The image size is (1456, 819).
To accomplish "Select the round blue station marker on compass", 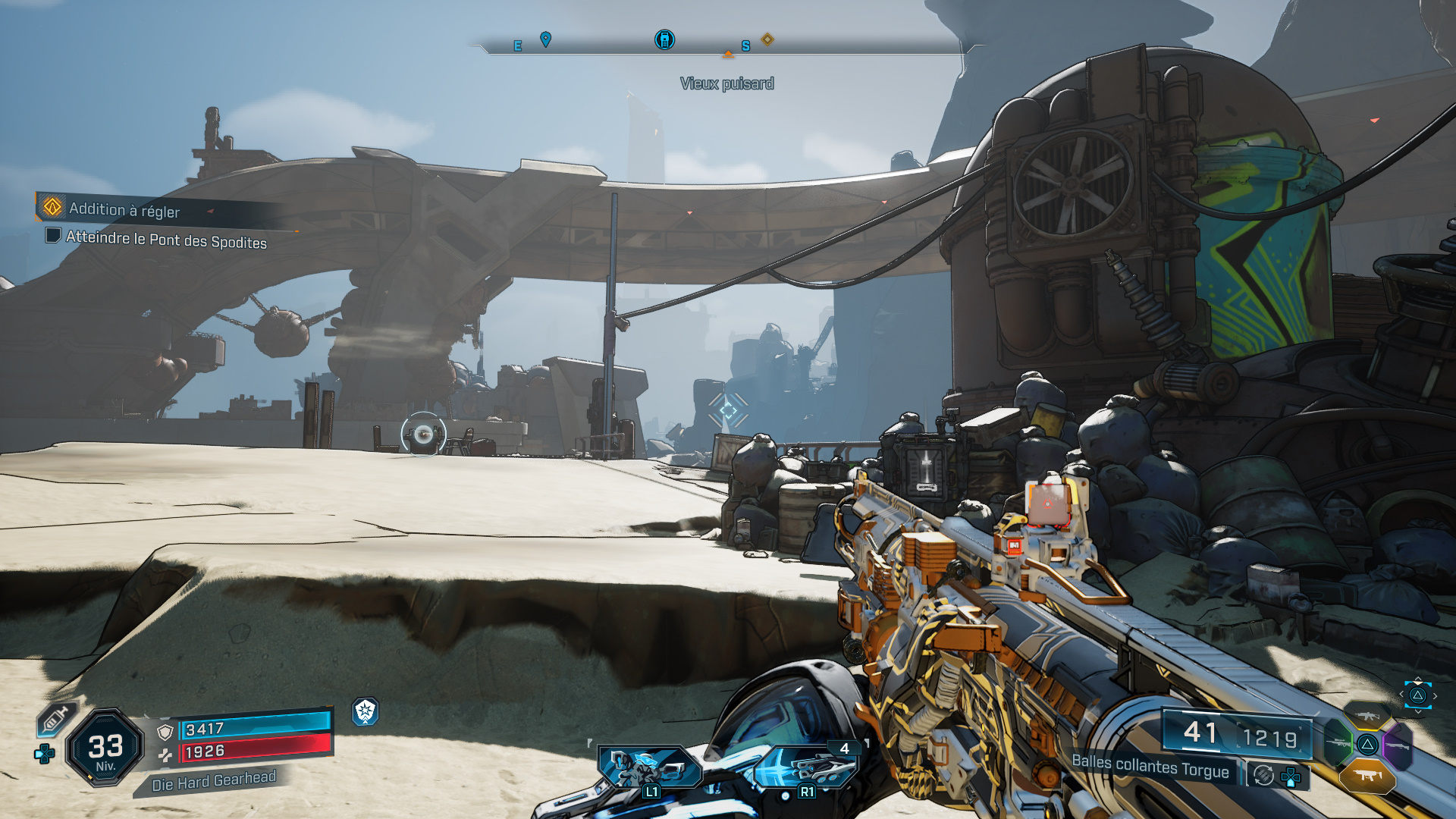I will point(664,39).
